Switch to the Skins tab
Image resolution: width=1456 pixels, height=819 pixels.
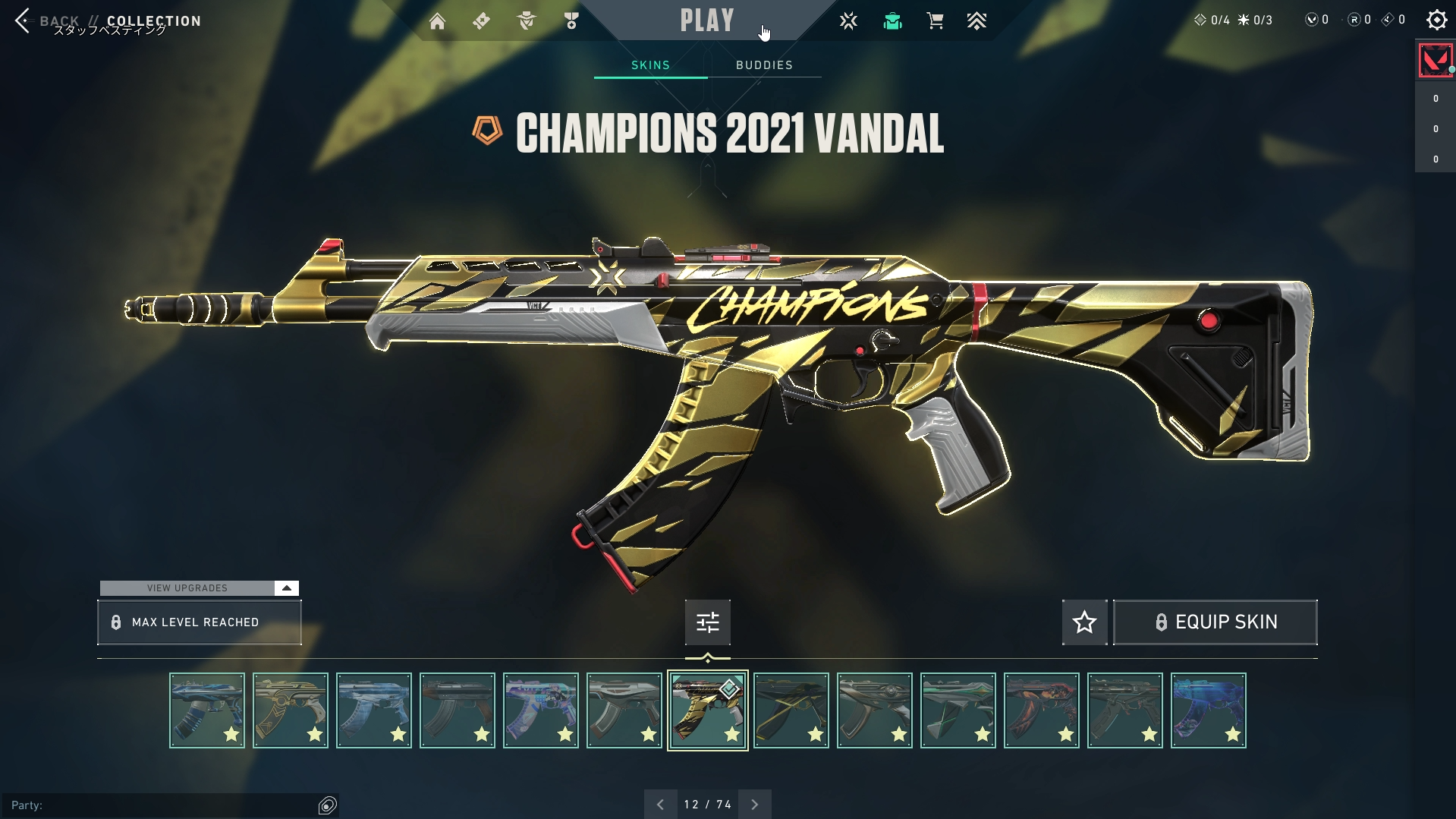[650, 65]
